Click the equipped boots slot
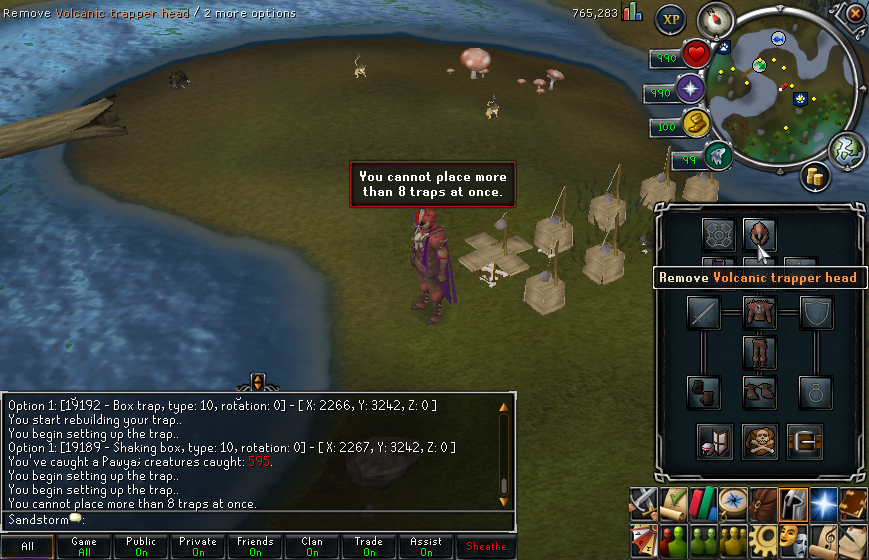The height and width of the screenshot is (560, 869). click(760, 392)
